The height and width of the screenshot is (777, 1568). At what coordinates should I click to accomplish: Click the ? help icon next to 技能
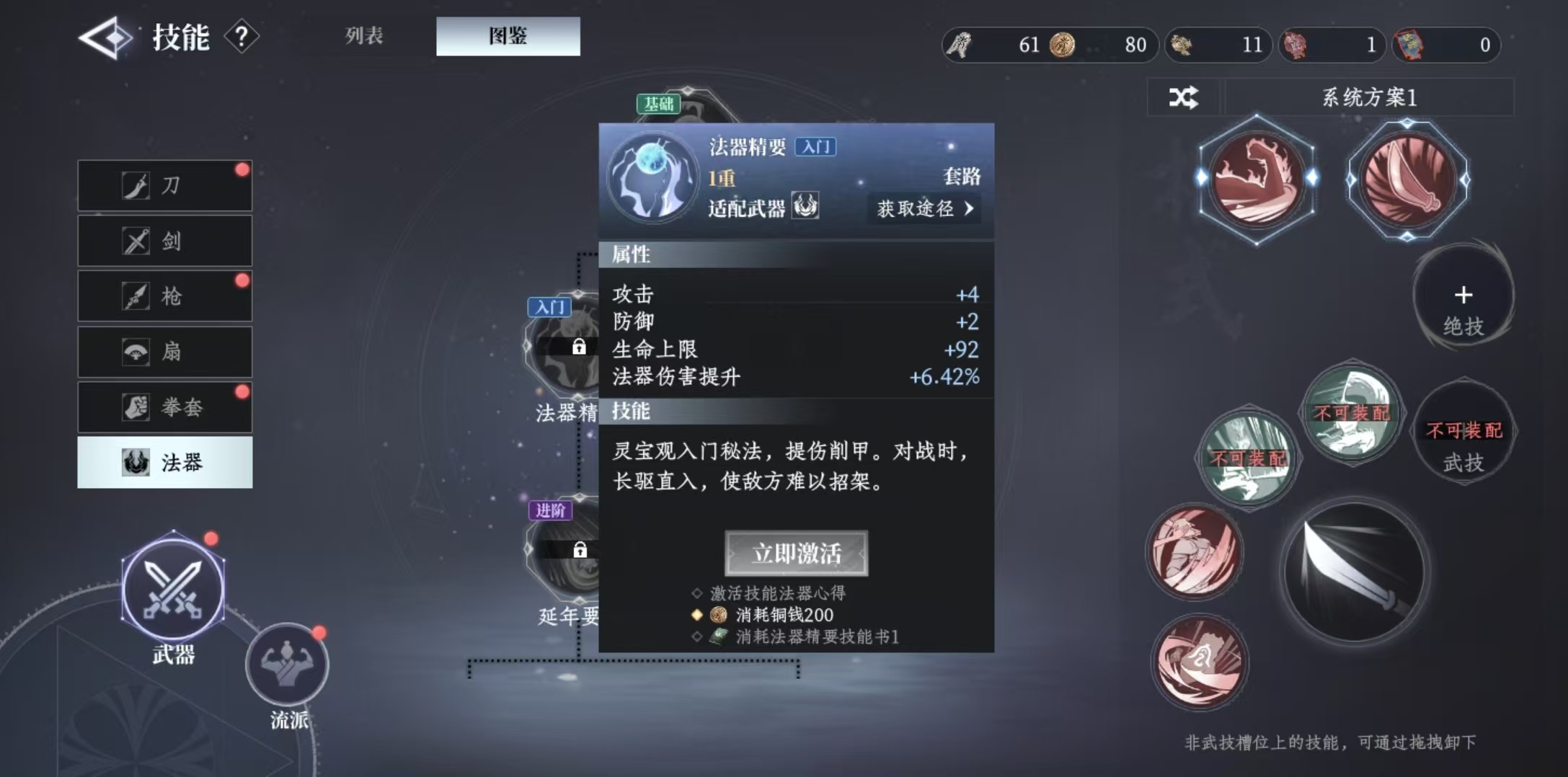(x=240, y=35)
